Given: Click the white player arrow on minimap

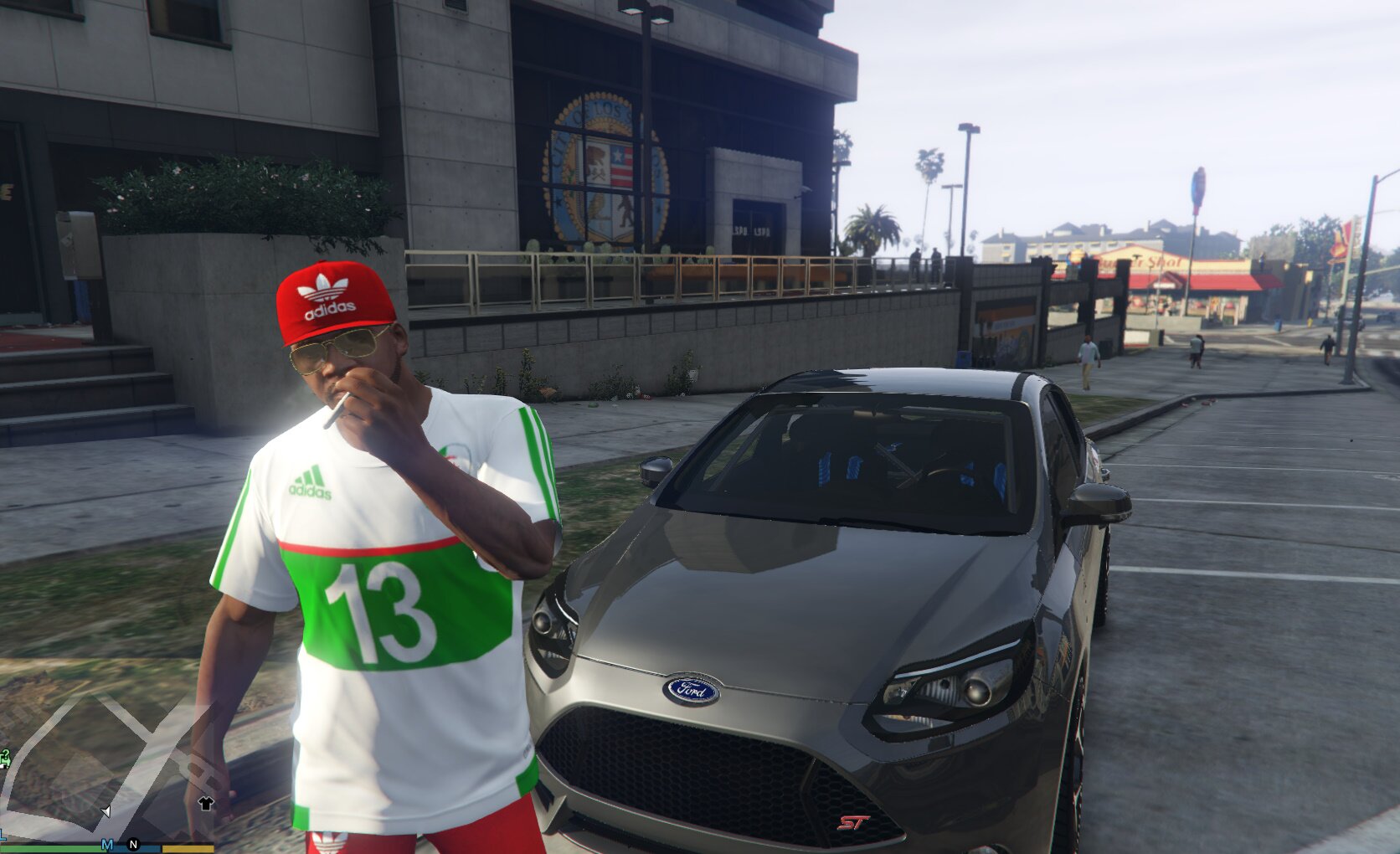Looking at the screenshot, I should point(106,811).
